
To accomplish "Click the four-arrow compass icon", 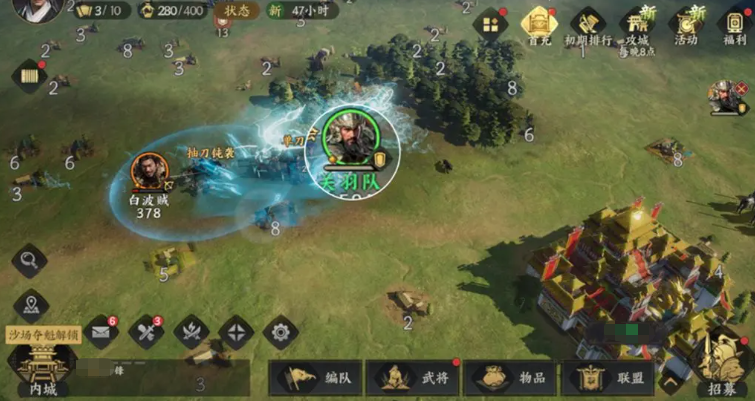I will point(236,332).
